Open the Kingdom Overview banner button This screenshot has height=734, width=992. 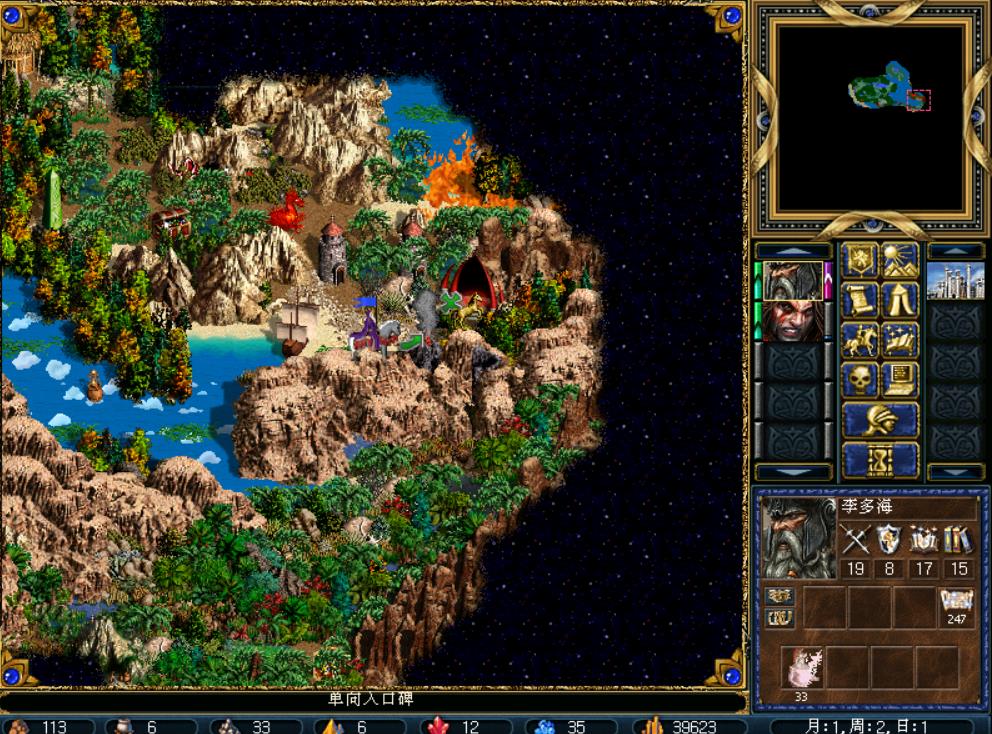[x=860, y=261]
